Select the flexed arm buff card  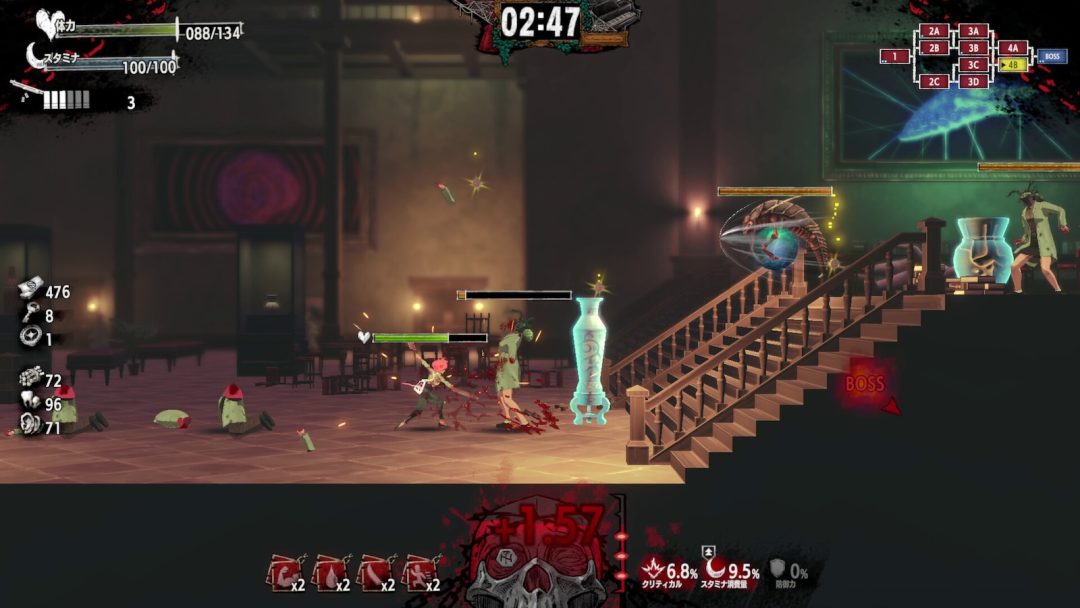285,574
